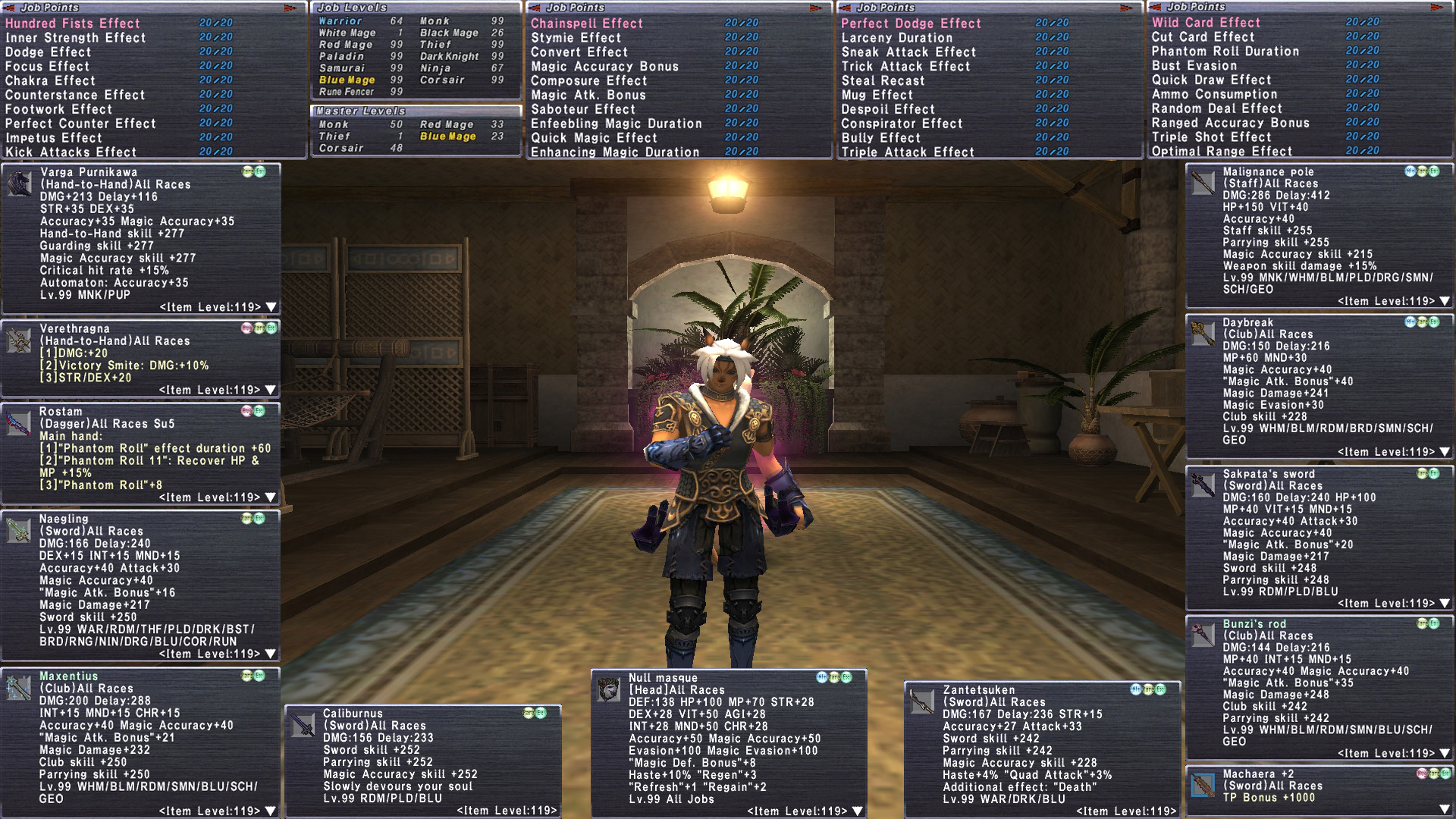Click the Rostam dagger icon
Viewport: 1456px width, 819px height.
[18, 423]
